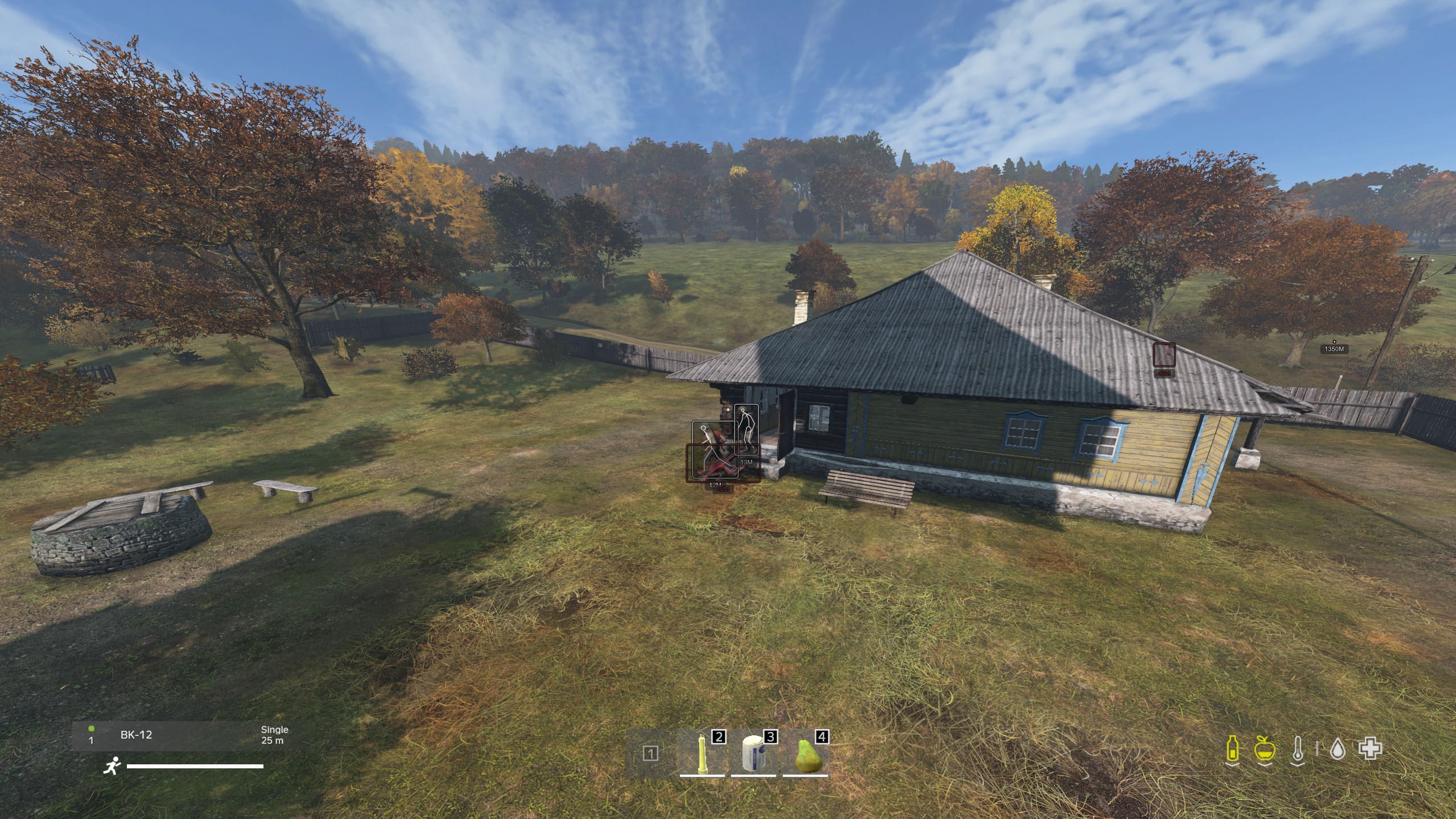Click the blood drop status icon

1337,748
